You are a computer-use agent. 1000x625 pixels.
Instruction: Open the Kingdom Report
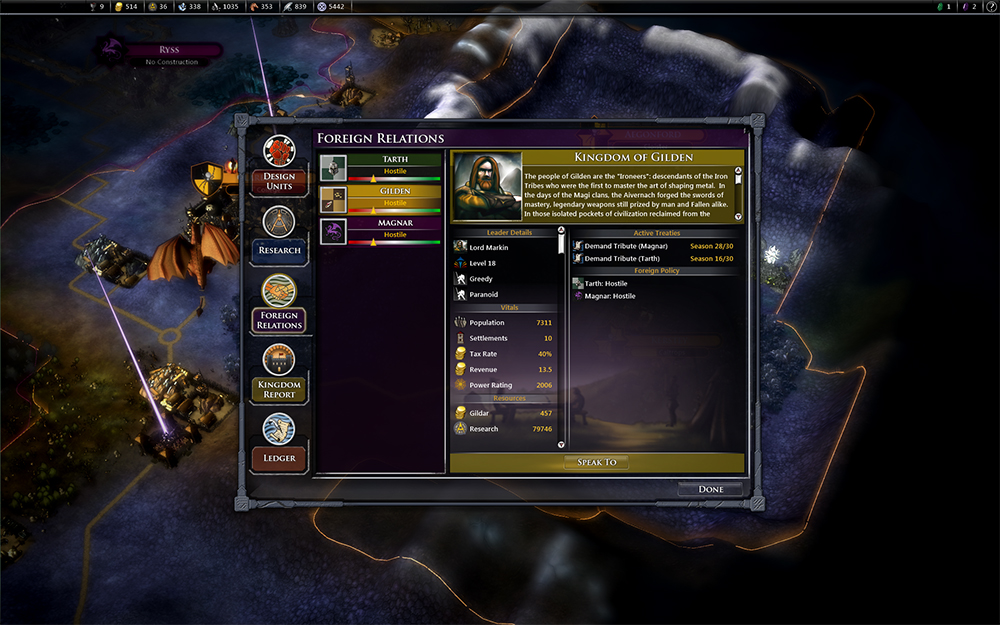(279, 373)
